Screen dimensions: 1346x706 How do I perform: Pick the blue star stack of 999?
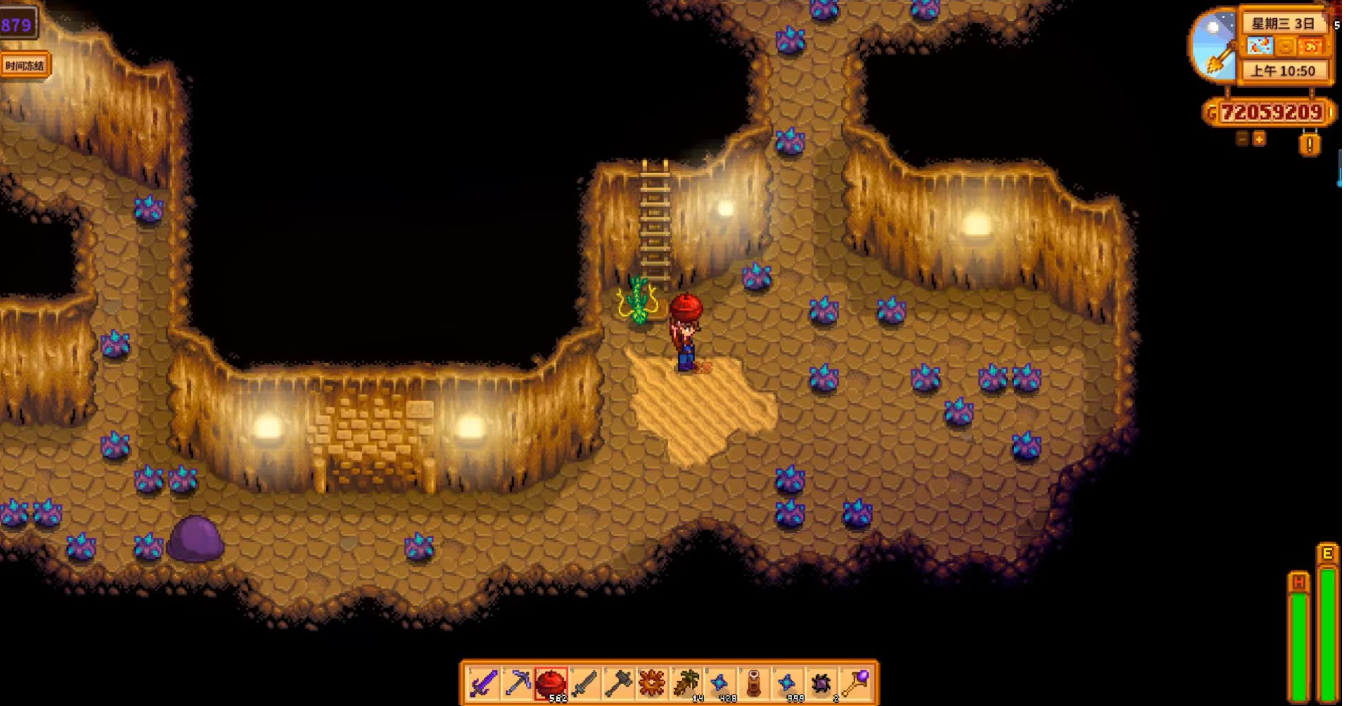pos(788,684)
